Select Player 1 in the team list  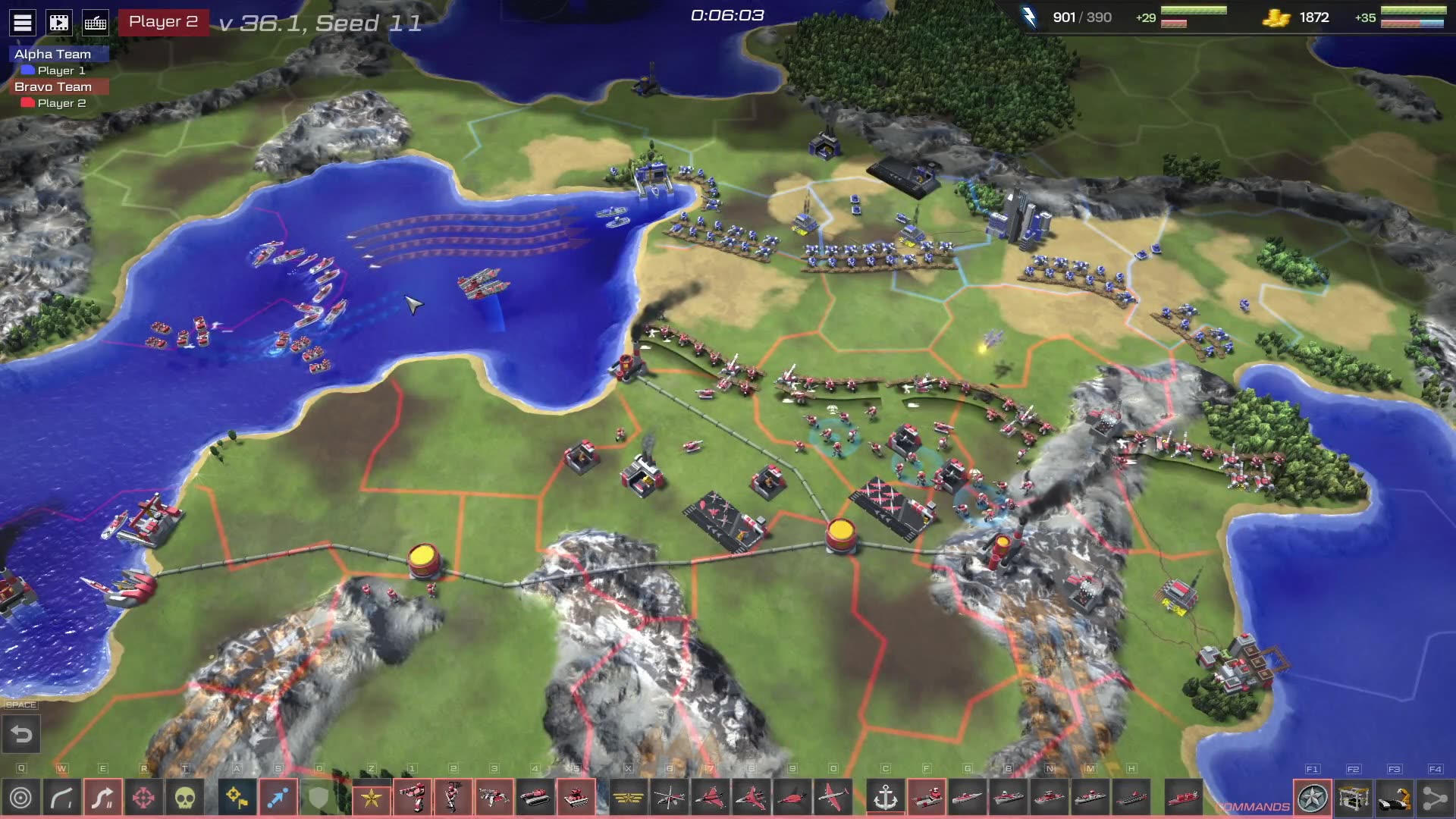coord(61,71)
